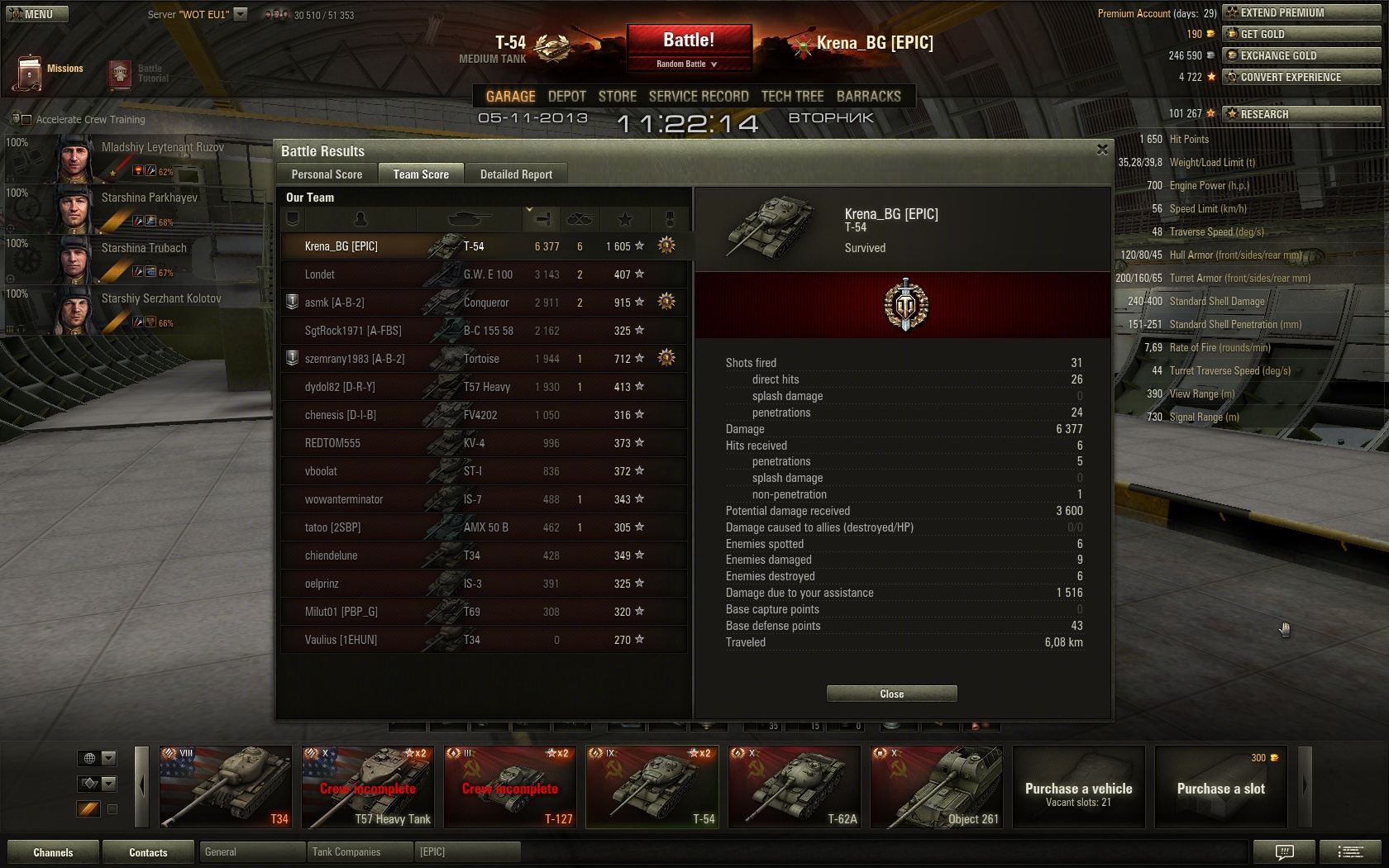
Task: Open the Barracks screen
Action: (x=868, y=97)
